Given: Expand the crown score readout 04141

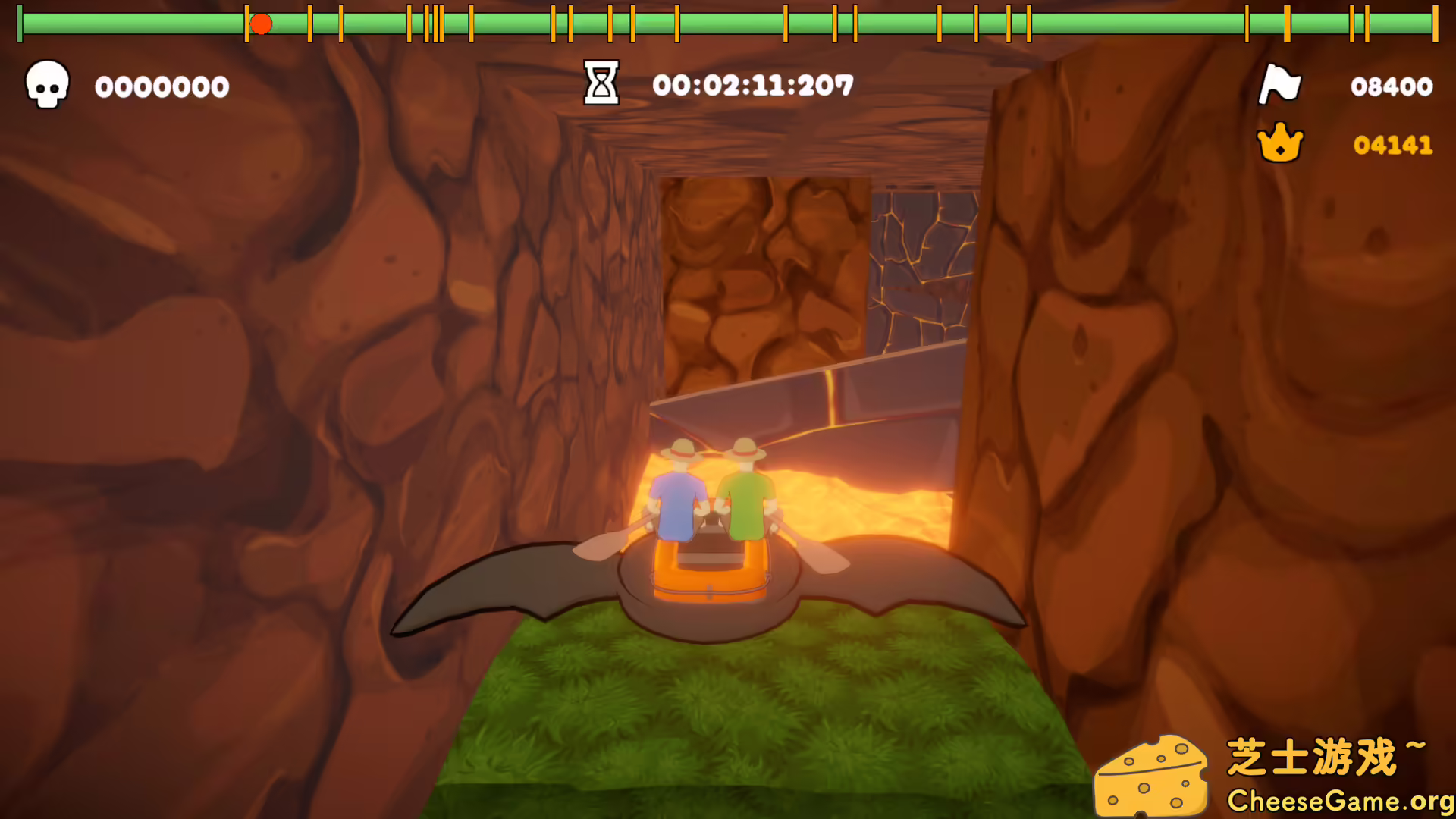Looking at the screenshot, I should [x=1392, y=146].
